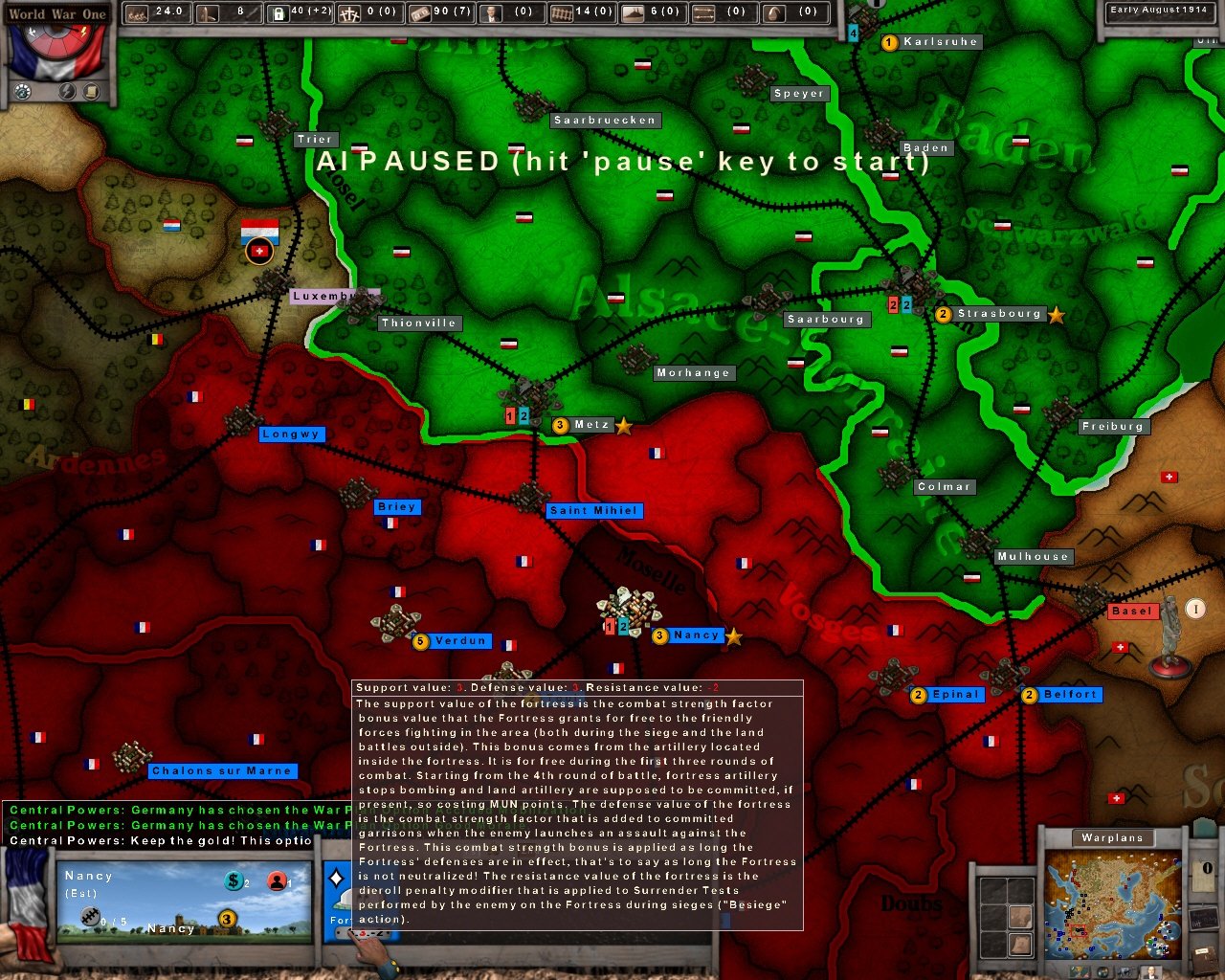The height and width of the screenshot is (980, 1225).
Task: Switch to the Warplans map tab
Action: pos(1079,970)
